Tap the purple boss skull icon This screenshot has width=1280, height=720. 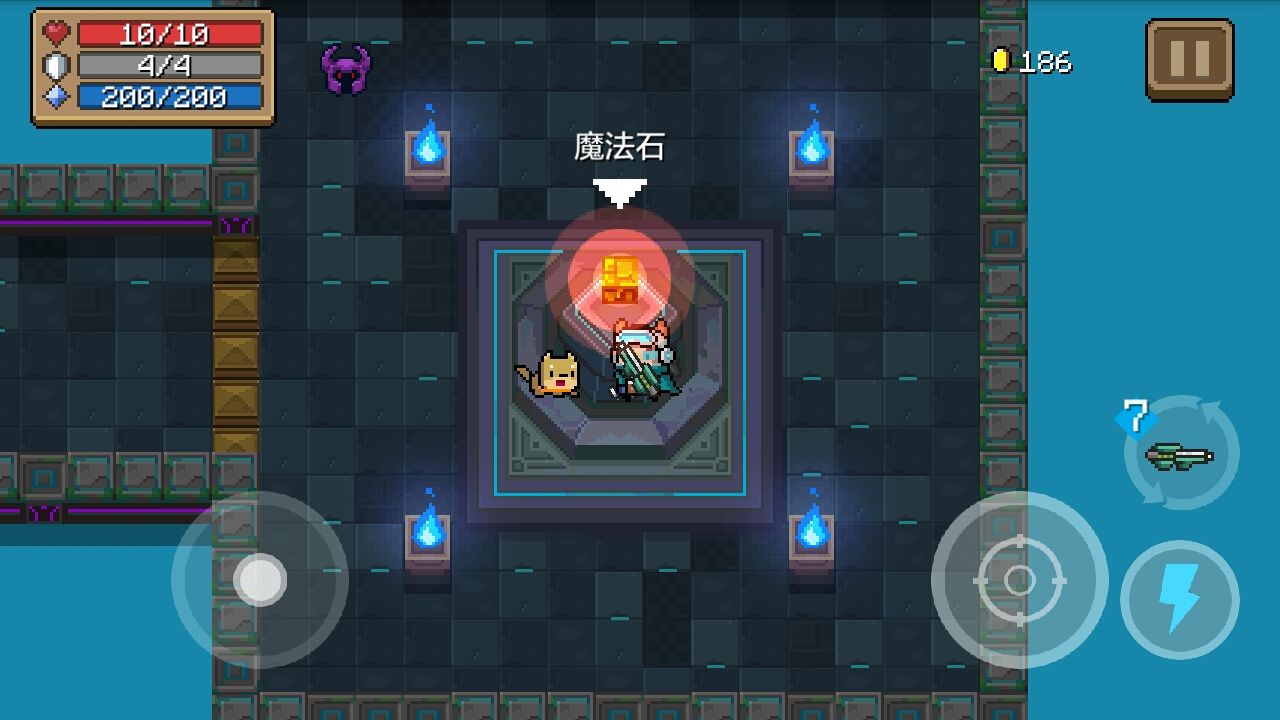346,68
